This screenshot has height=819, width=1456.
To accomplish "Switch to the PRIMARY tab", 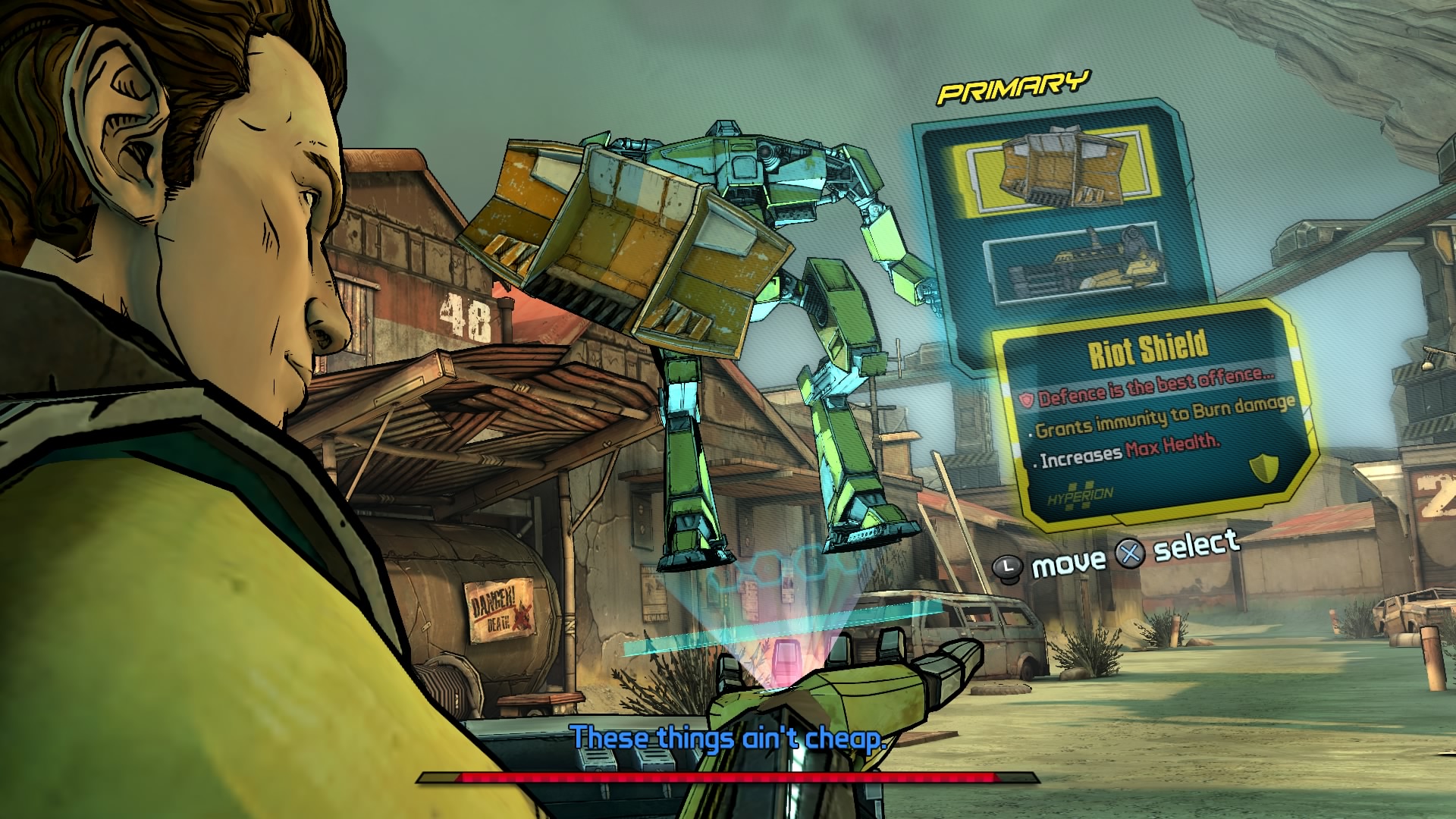I will coord(1014,87).
